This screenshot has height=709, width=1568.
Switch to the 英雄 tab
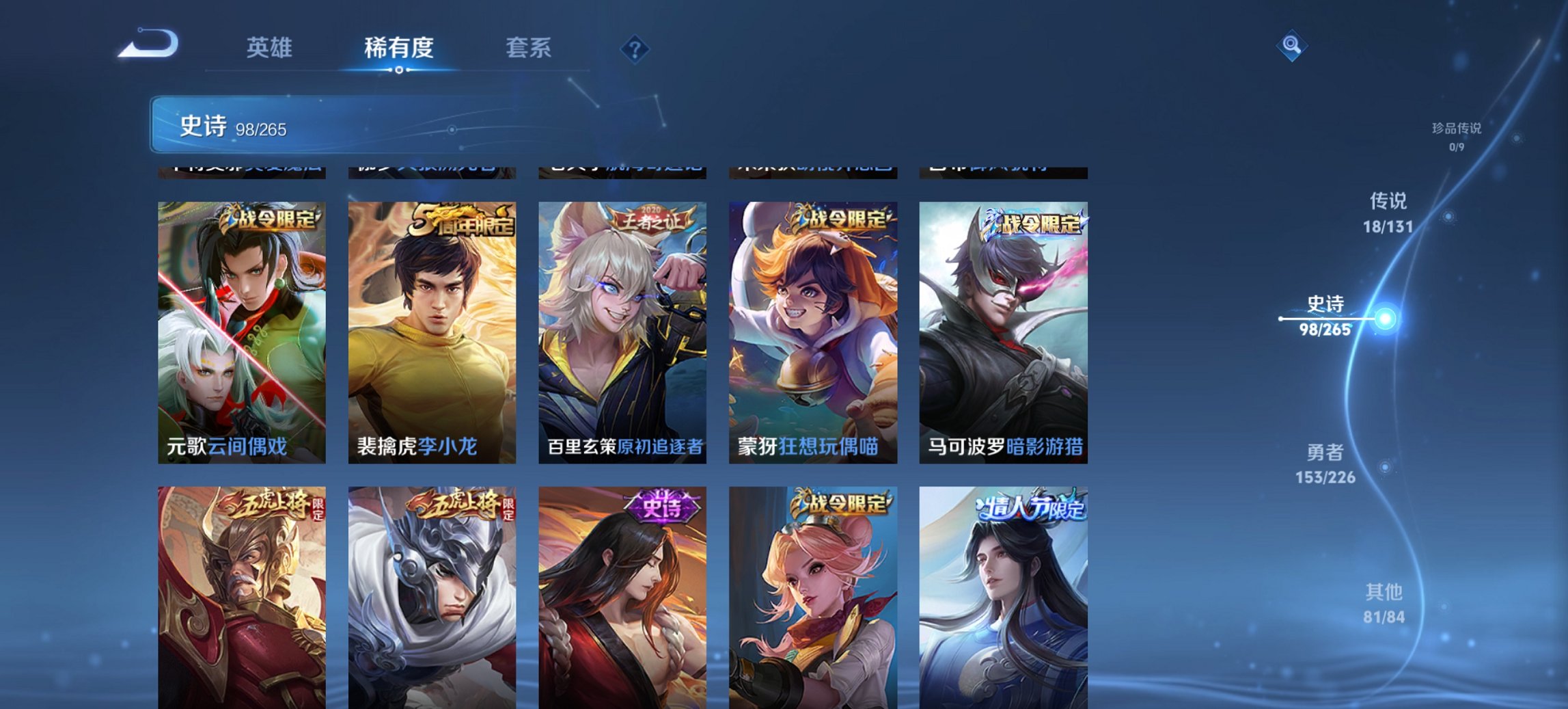coord(271,49)
